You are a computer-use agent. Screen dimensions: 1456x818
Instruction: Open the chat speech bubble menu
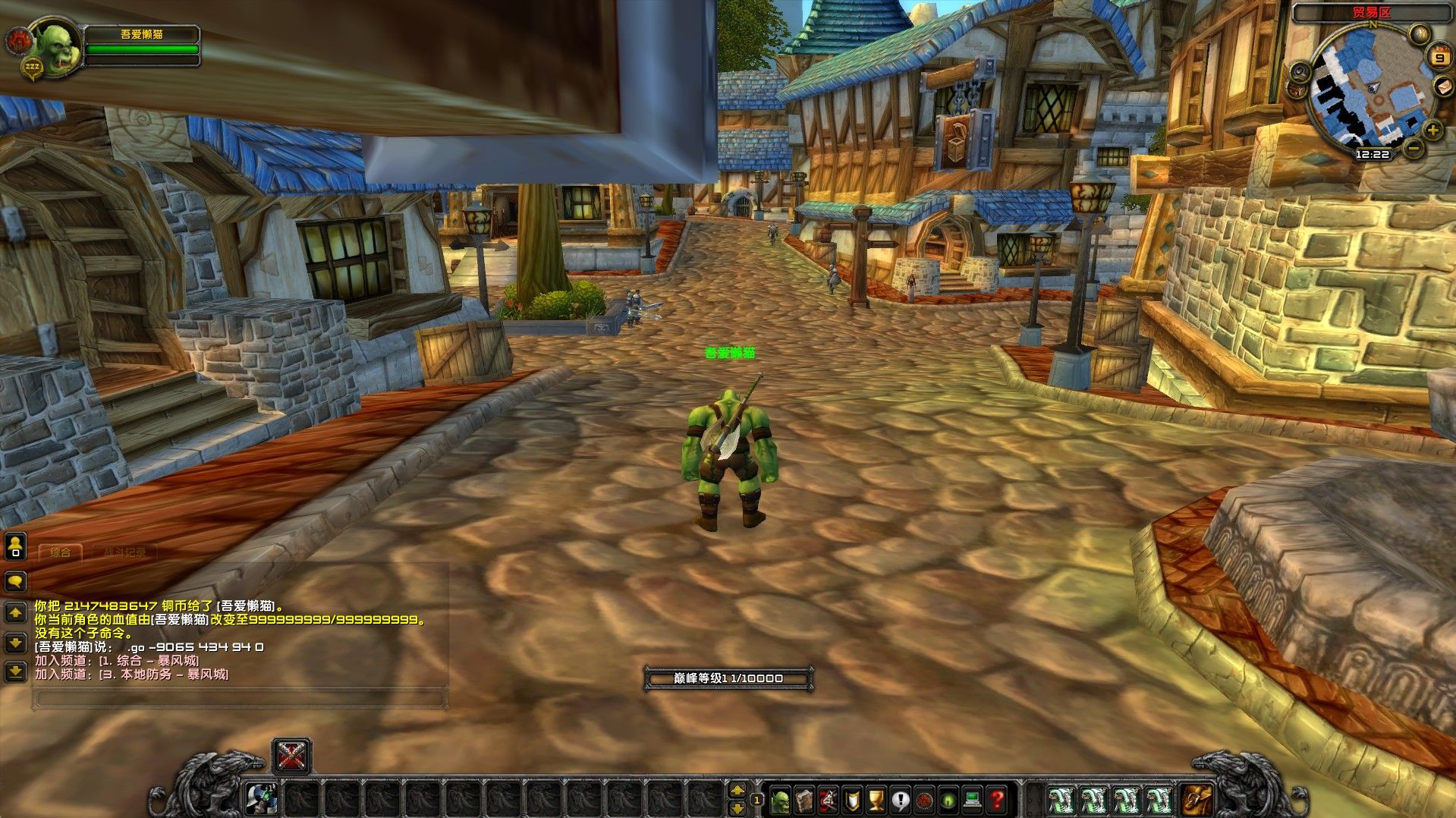point(16,582)
